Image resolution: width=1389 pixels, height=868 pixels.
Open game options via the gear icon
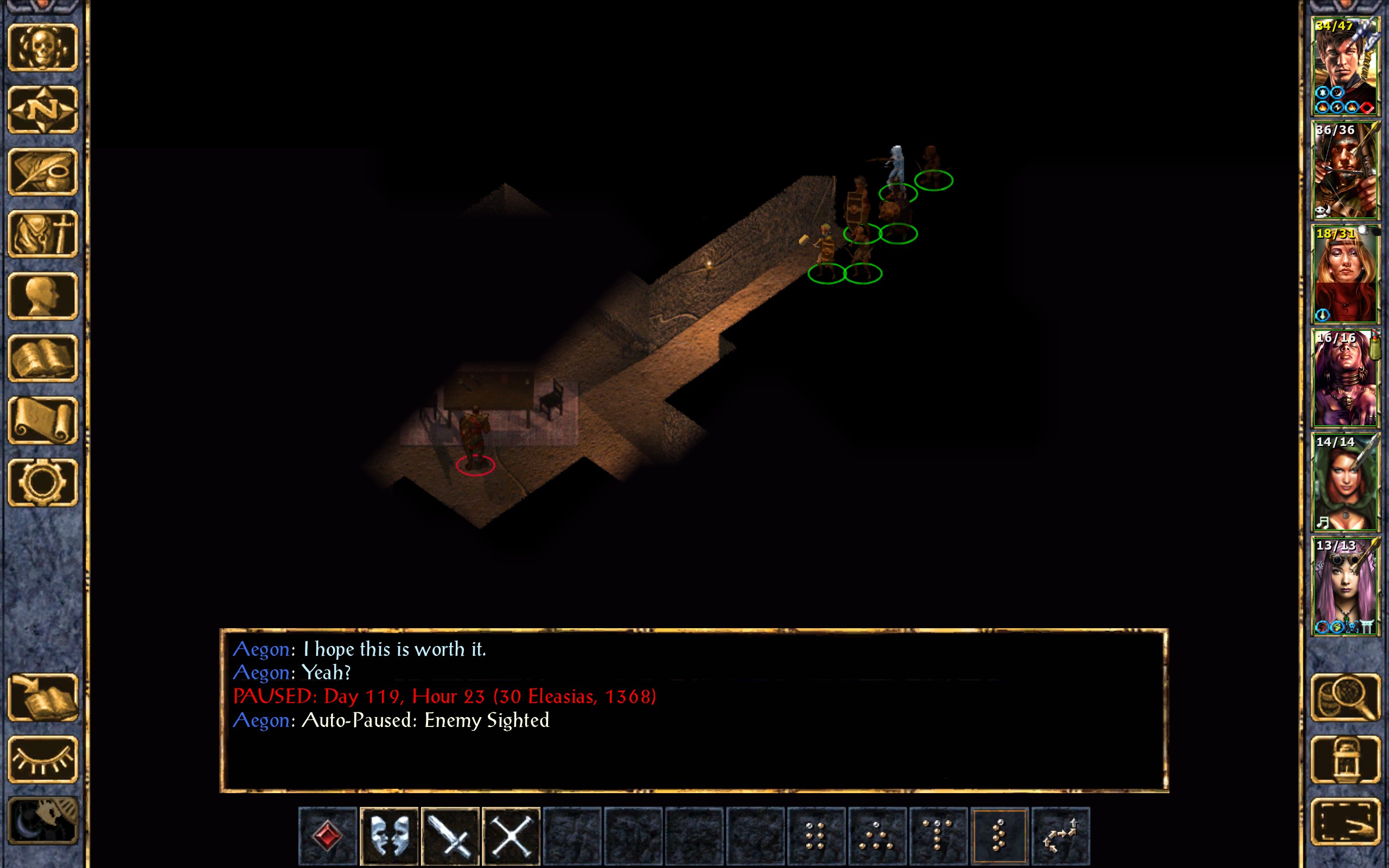click(x=43, y=482)
